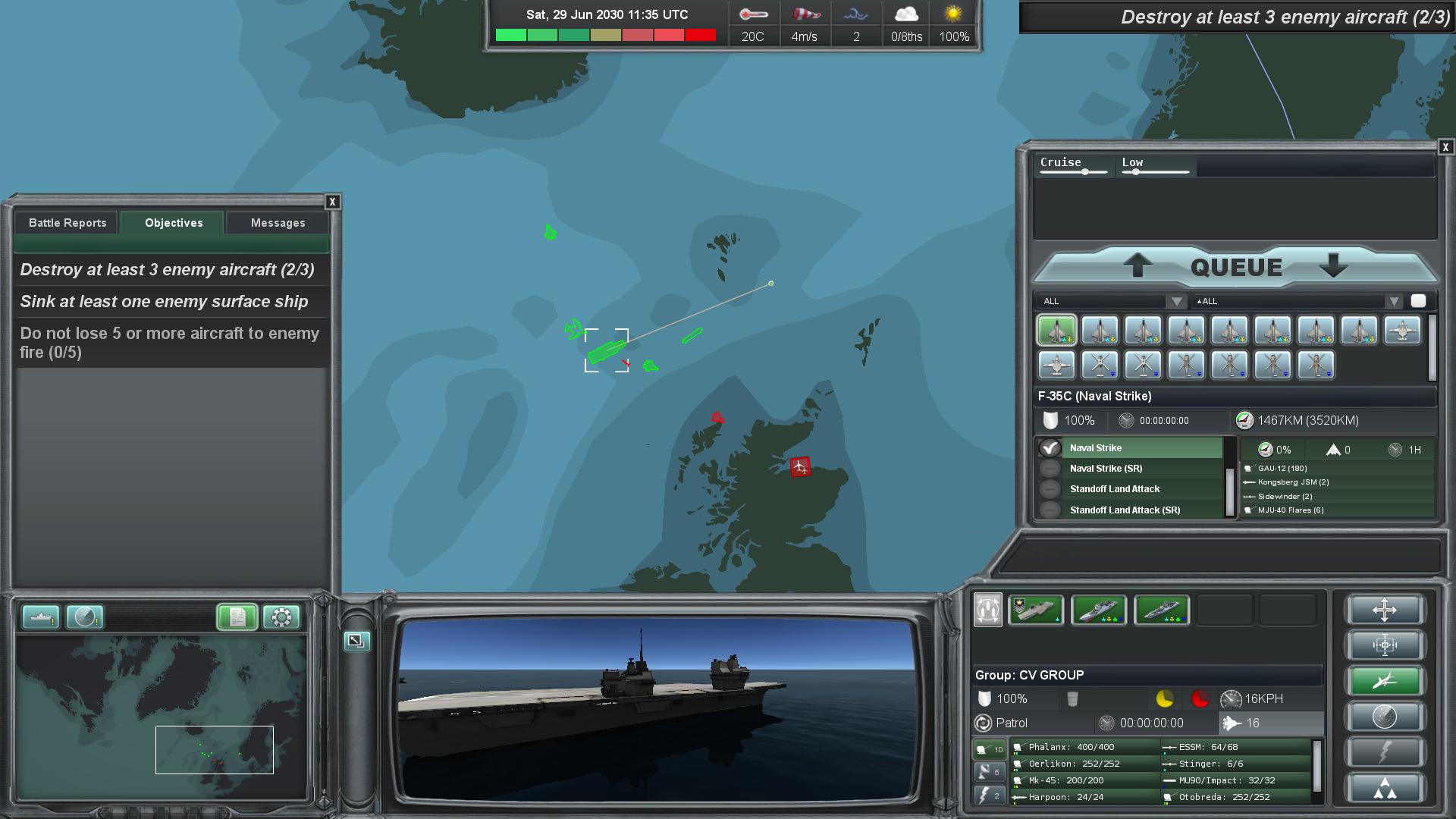Switch to the Battle Reports tab
The image size is (1456, 819).
pos(67,223)
